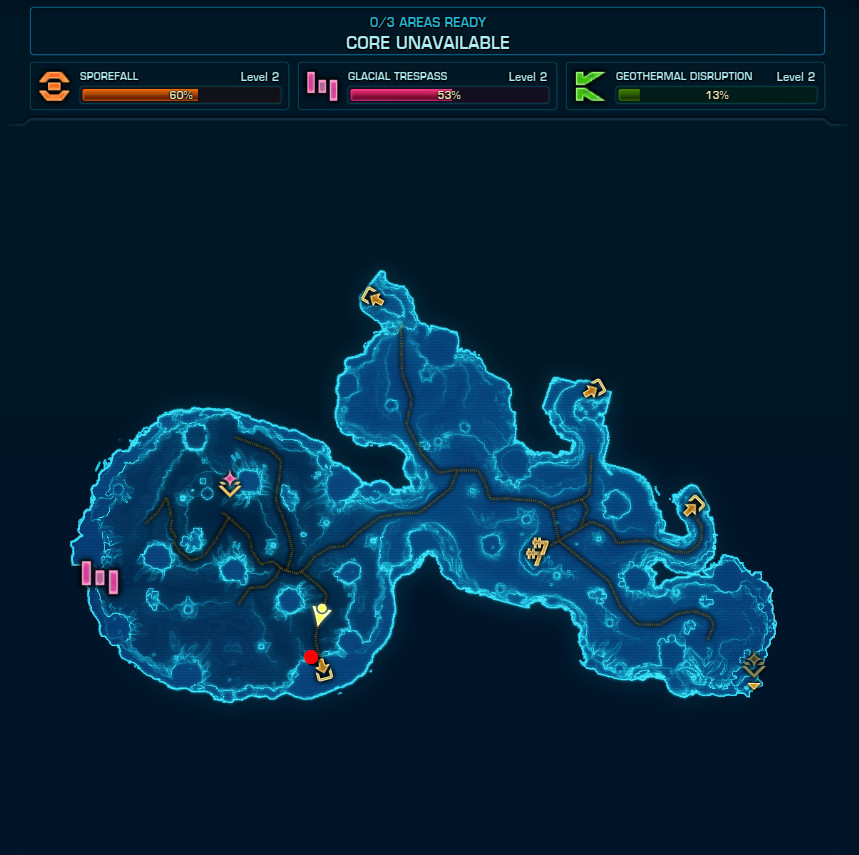Select the Glacial Trespass area panel

coord(428,87)
